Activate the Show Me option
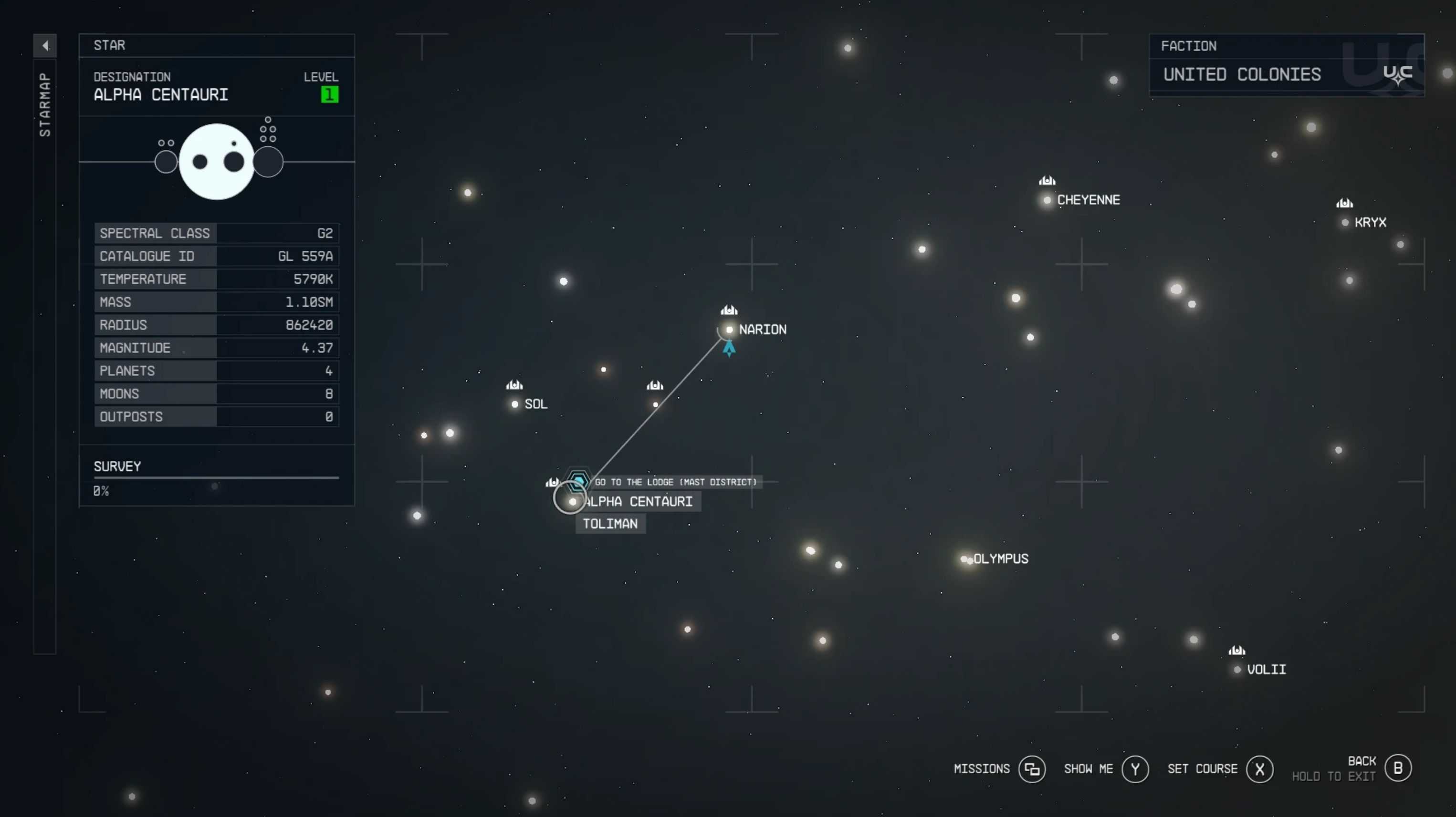Image resolution: width=1456 pixels, height=817 pixels. [x=1135, y=769]
